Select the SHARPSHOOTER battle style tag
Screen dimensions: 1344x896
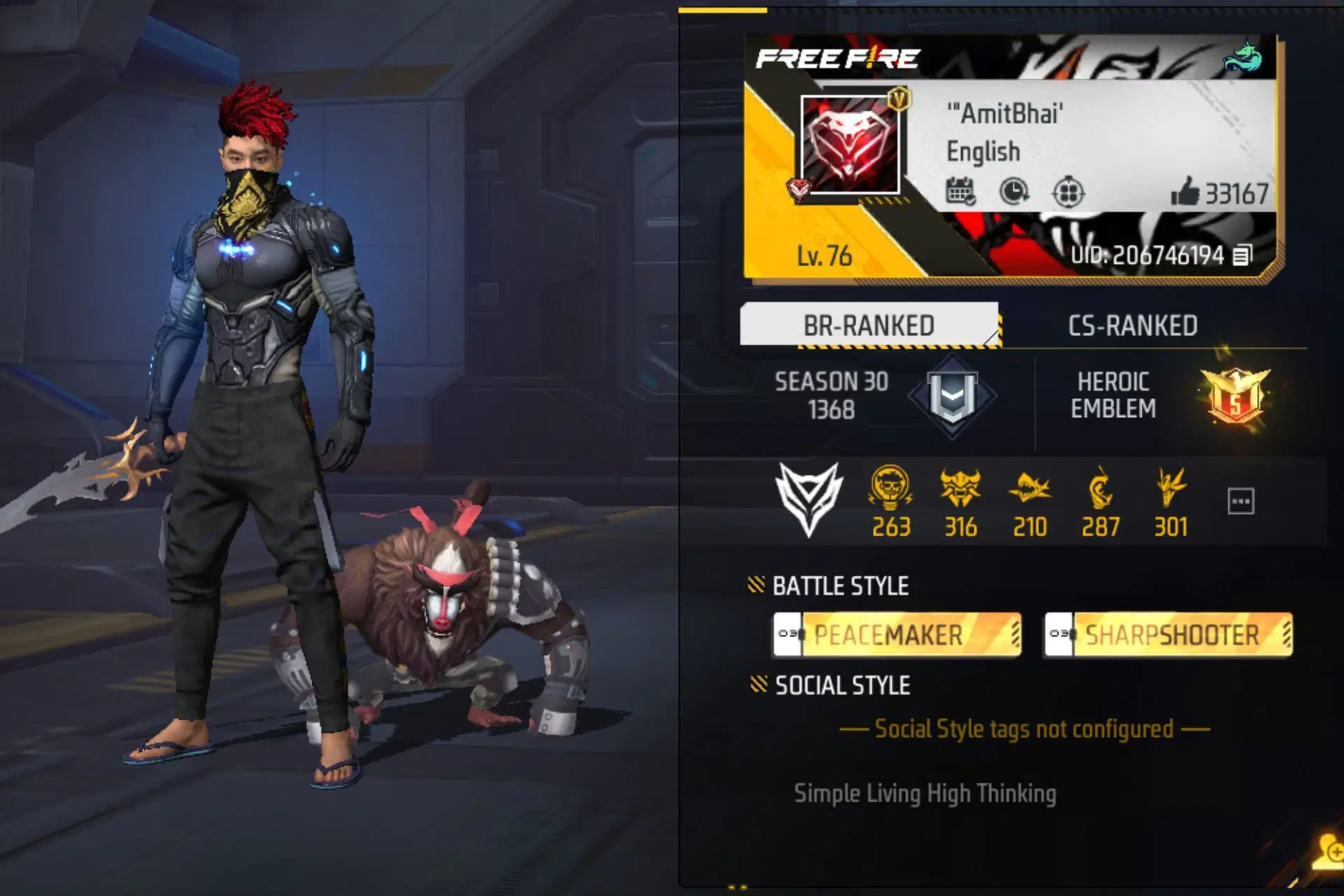(x=1168, y=635)
